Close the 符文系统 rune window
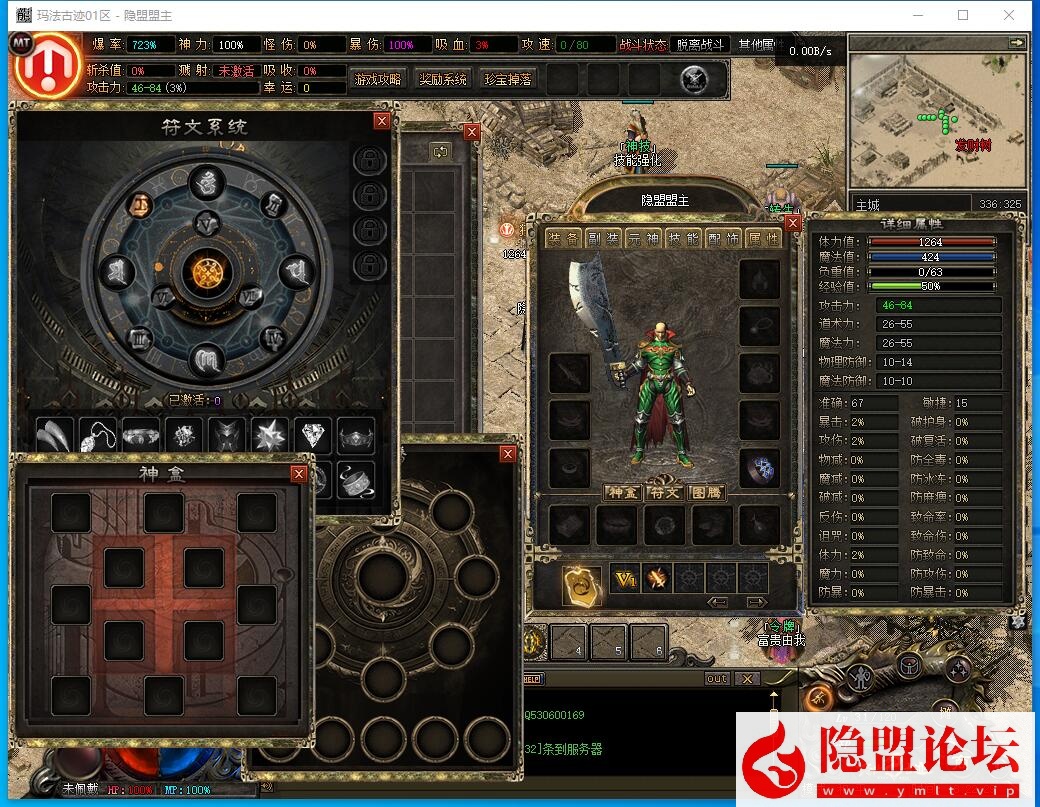Viewport: 1040px width, 807px height. [x=381, y=121]
